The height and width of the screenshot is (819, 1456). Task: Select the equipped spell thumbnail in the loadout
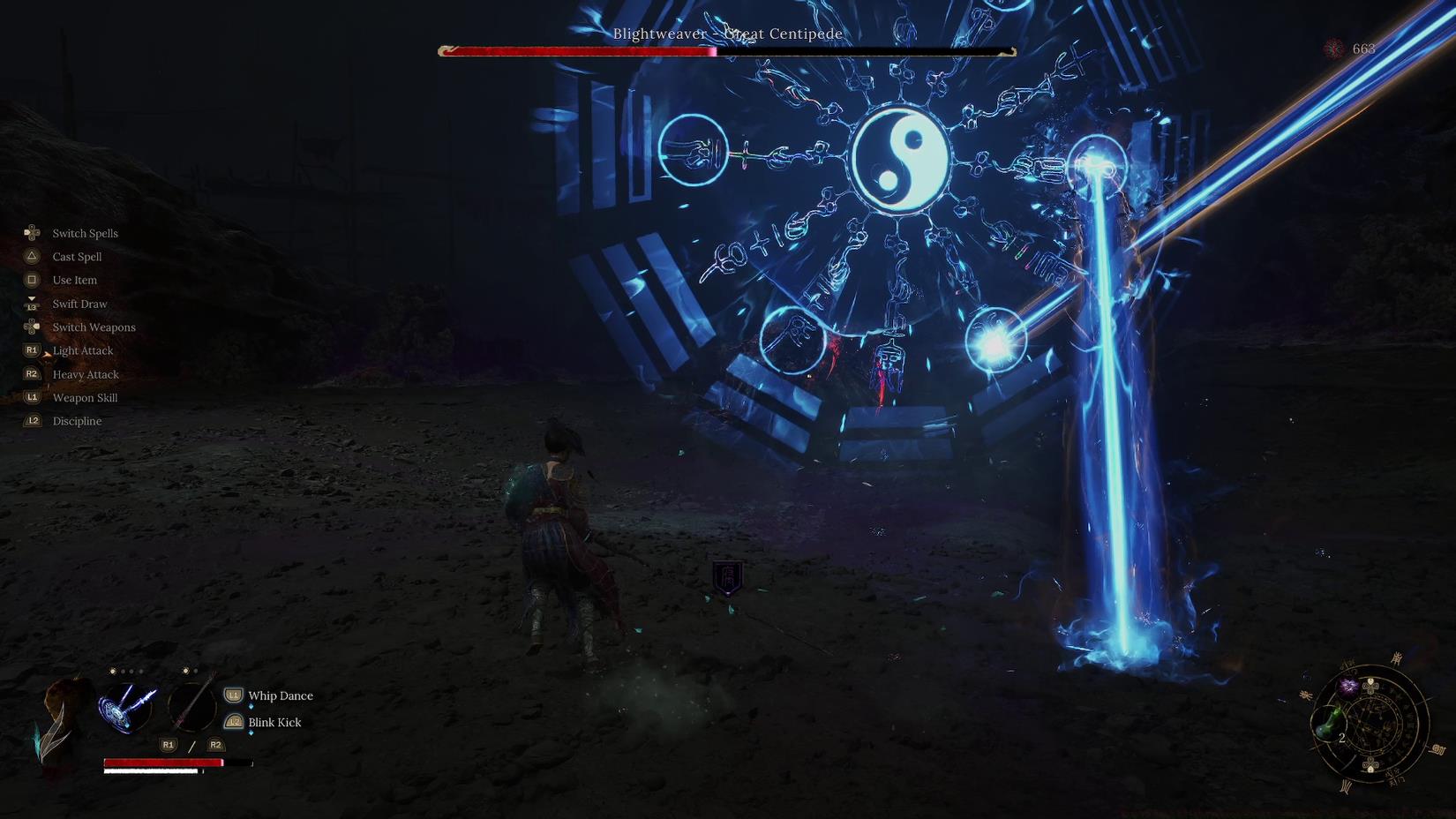(127, 706)
